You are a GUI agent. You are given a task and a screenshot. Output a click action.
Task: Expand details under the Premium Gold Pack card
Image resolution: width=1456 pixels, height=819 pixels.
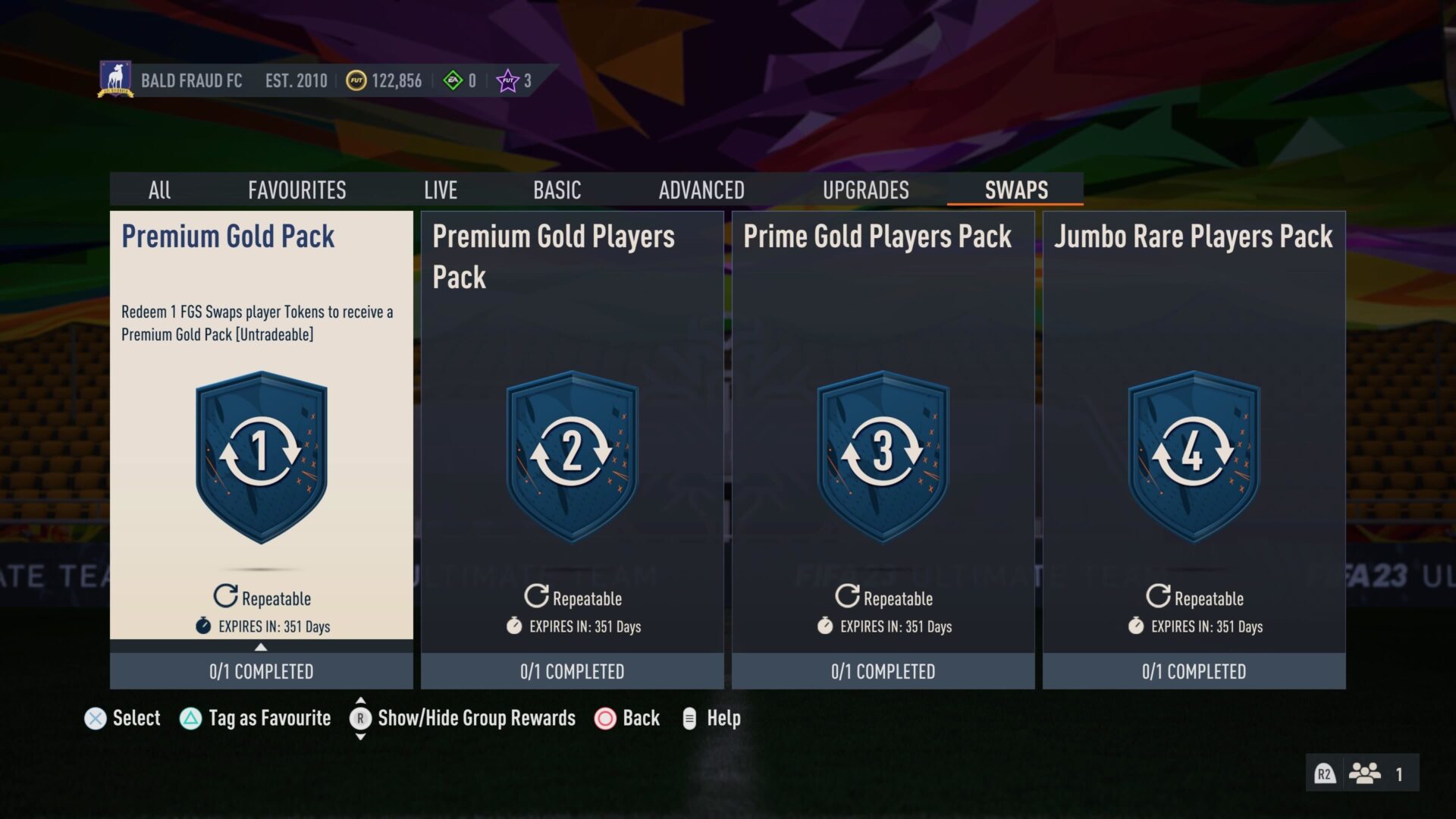[260, 648]
